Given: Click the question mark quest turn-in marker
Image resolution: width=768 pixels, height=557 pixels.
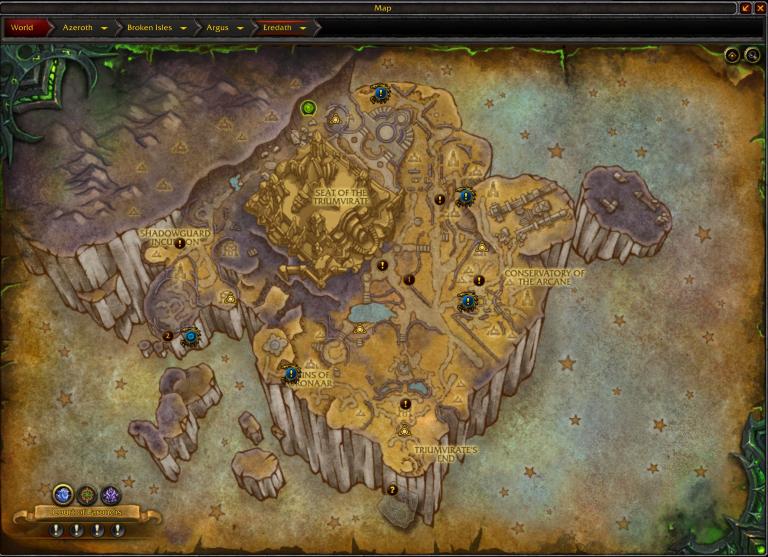Looking at the screenshot, I should [392, 490].
